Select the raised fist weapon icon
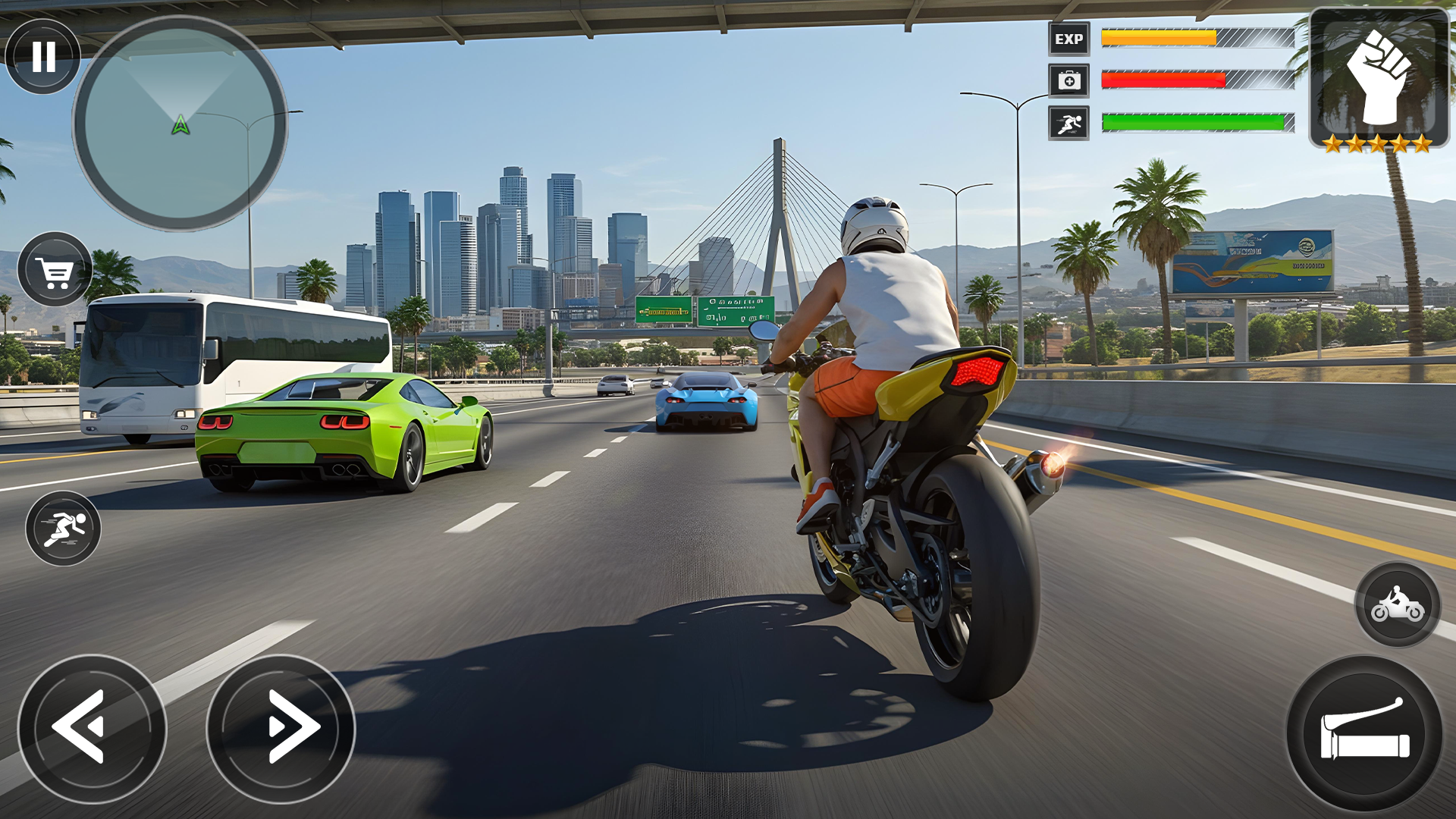The width and height of the screenshot is (1456, 819). point(1379,77)
